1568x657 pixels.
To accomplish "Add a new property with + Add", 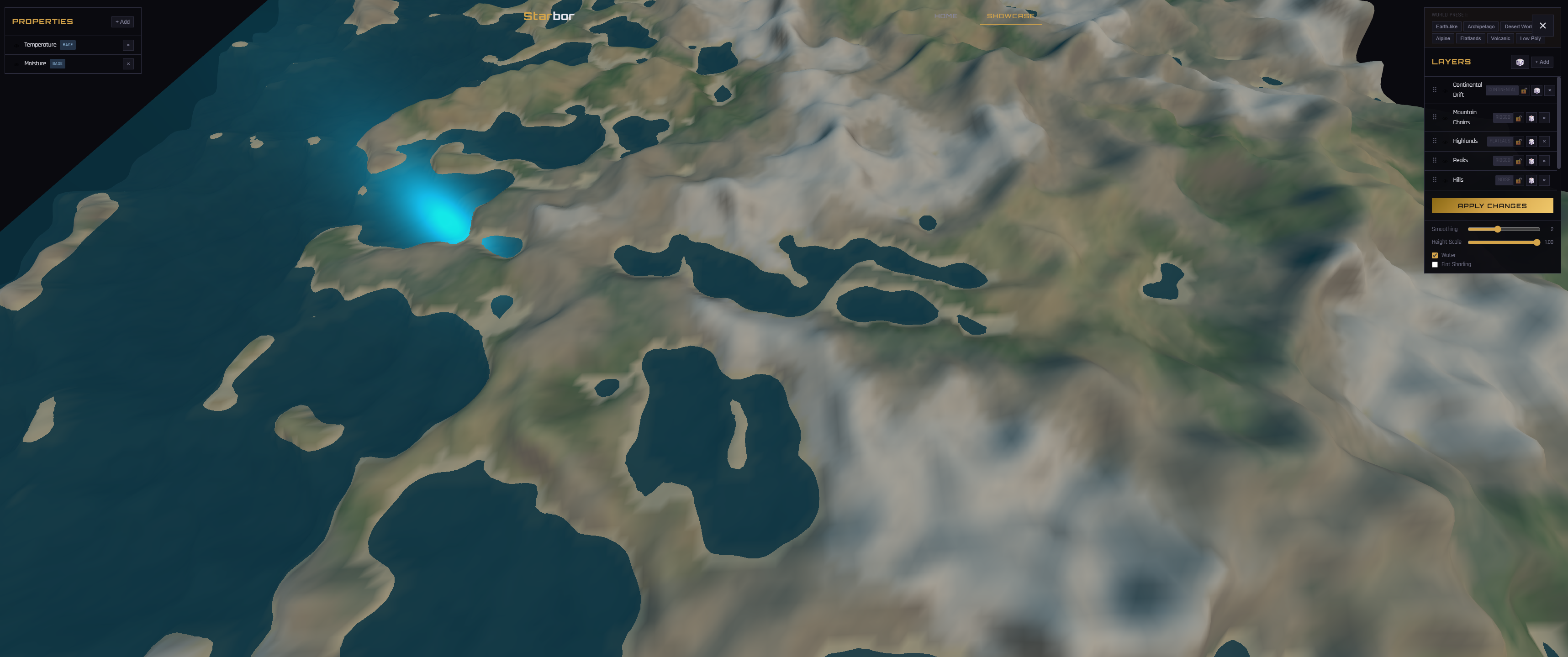I will pyautogui.click(x=122, y=21).
